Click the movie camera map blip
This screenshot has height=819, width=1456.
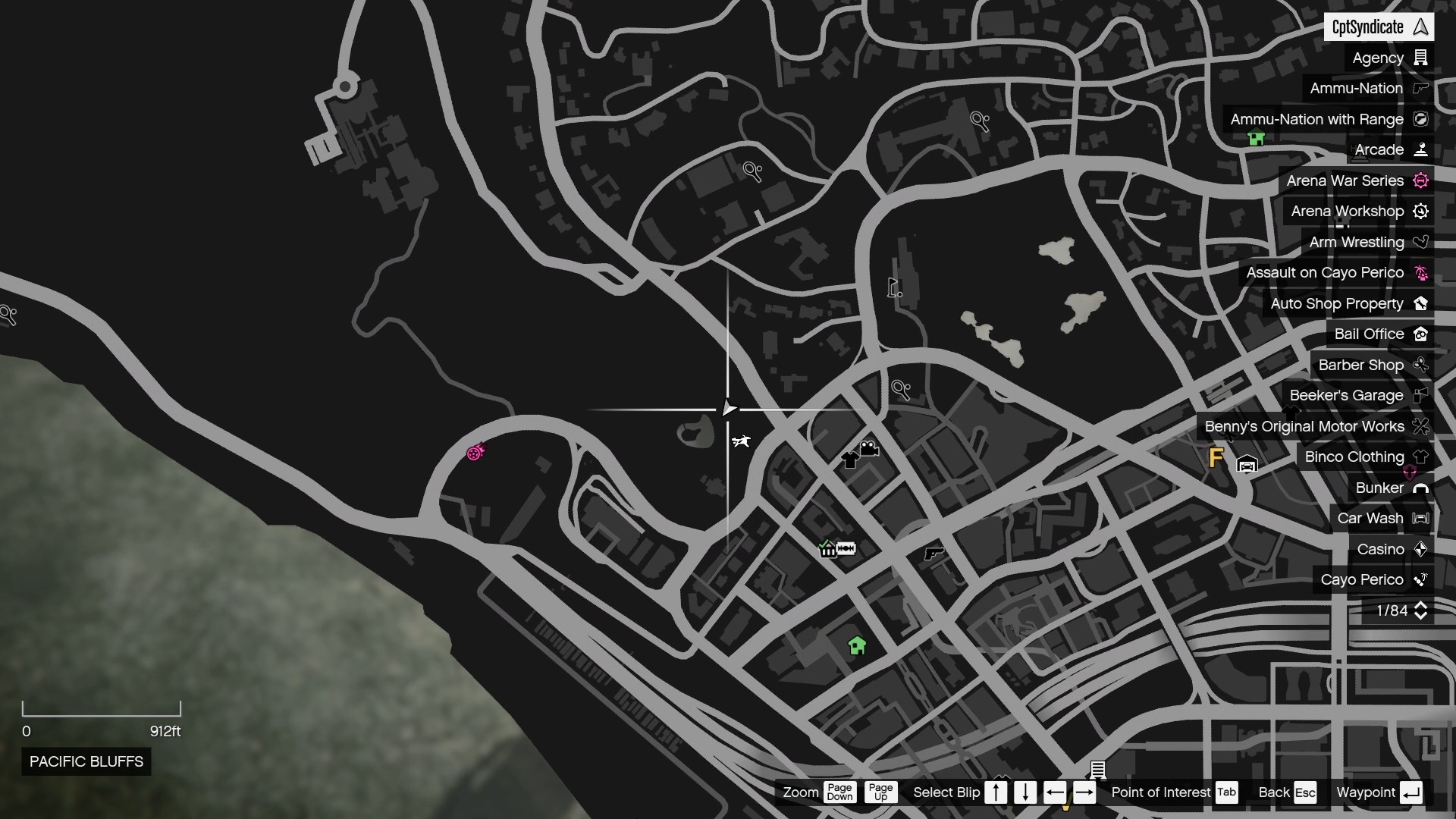[x=869, y=448]
